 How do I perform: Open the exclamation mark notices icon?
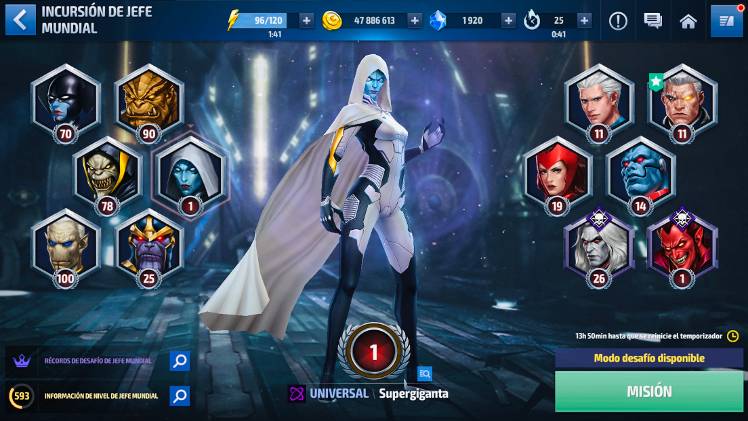click(618, 20)
